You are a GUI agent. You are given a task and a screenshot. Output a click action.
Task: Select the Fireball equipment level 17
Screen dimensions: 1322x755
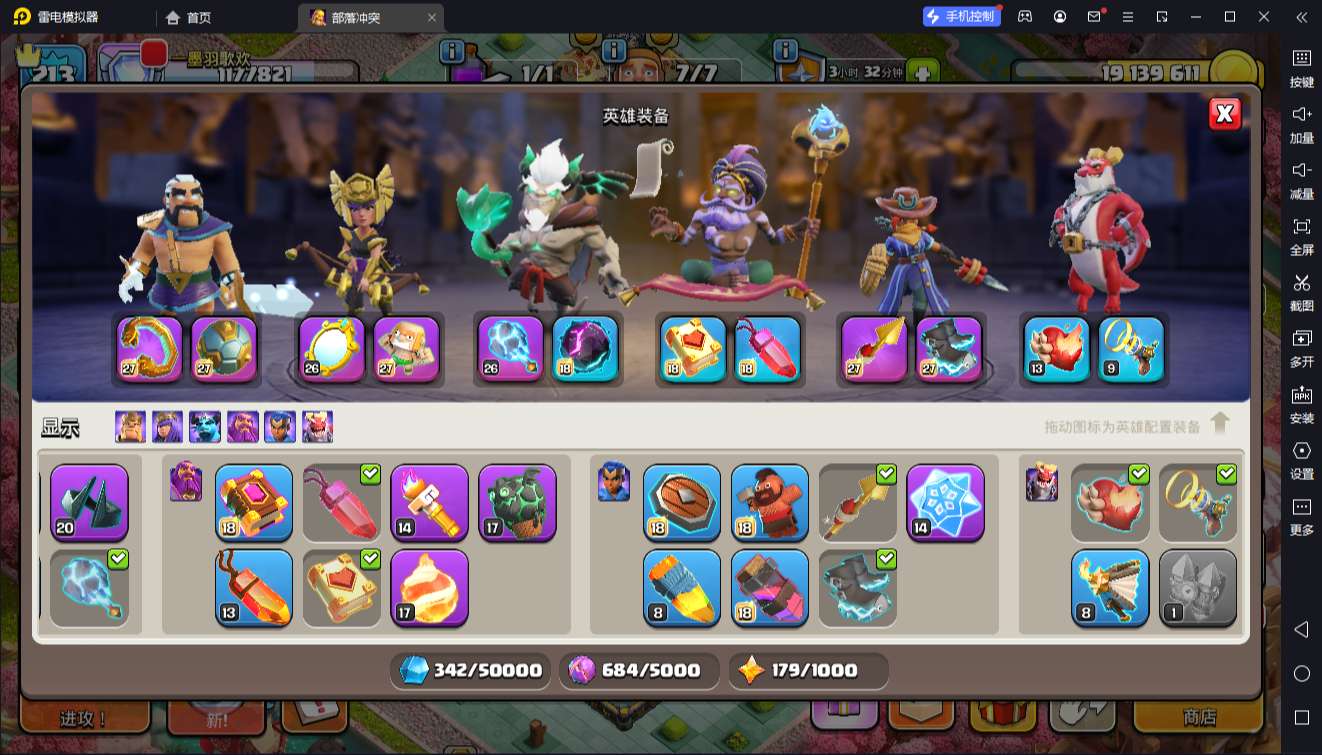coord(429,587)
